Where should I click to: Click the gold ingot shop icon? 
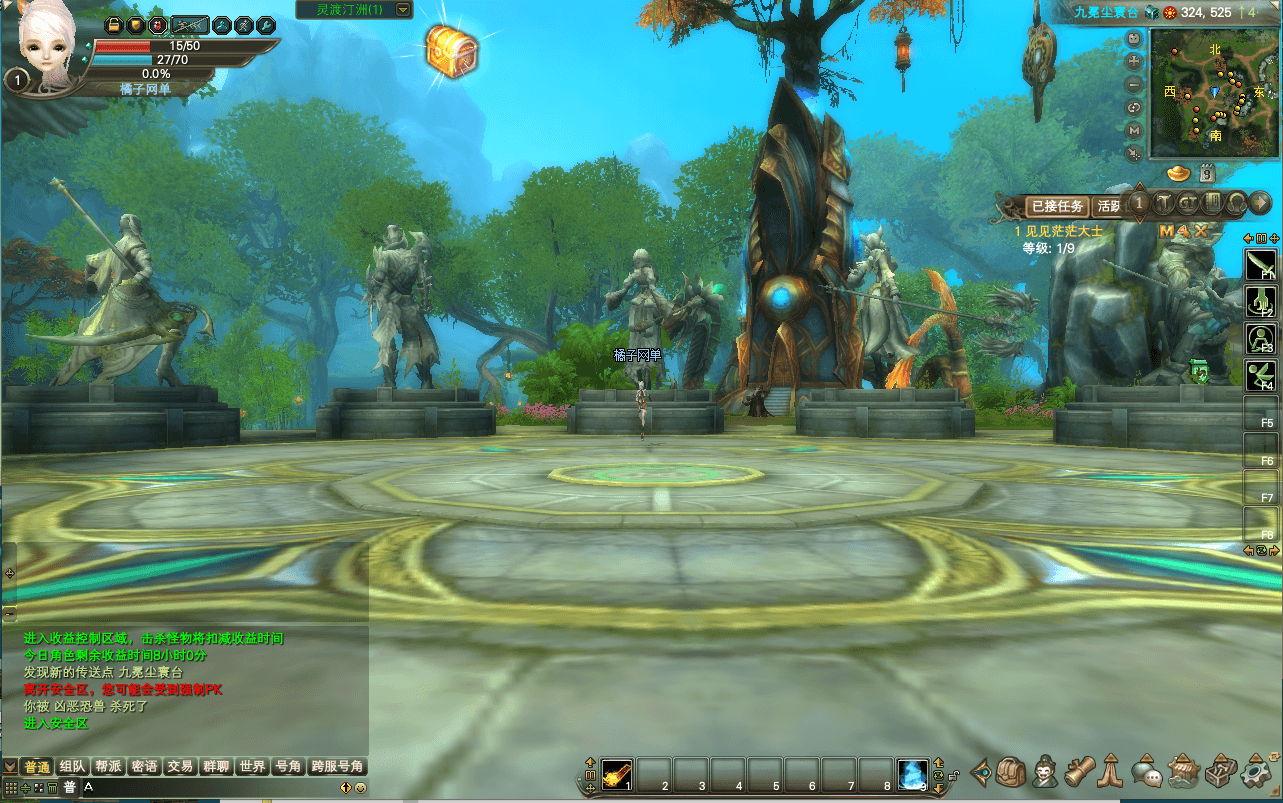(1180, 173)
